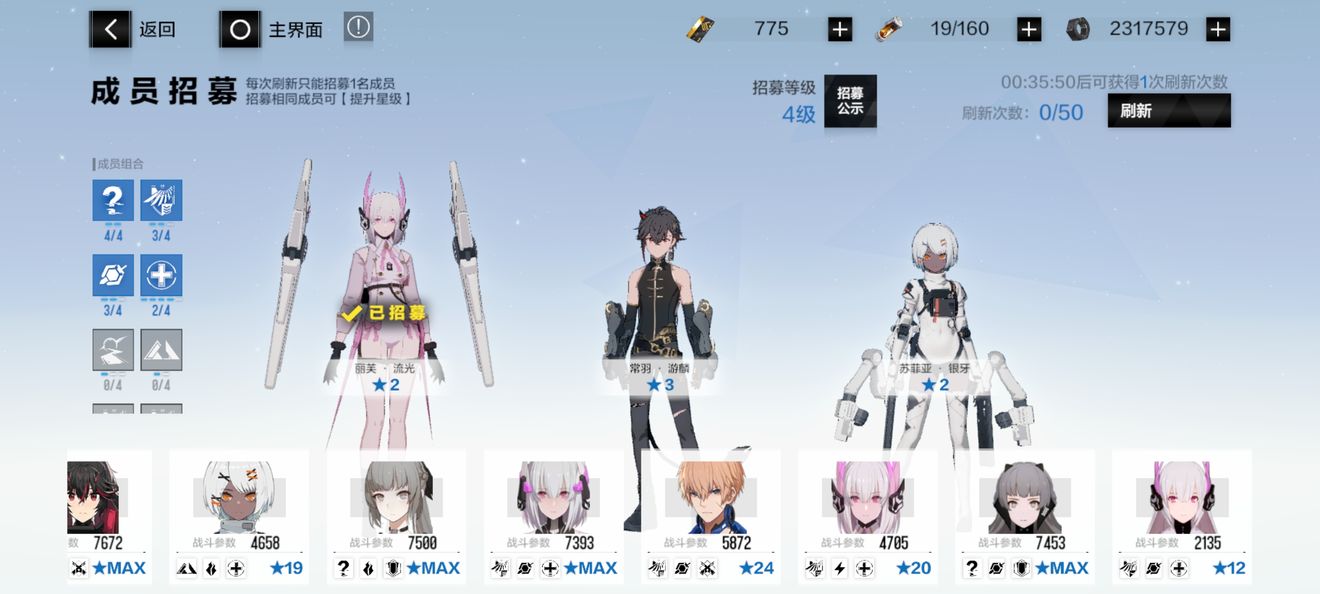Choose the member card with 7393 power
Screen dimensions: 1320x594
pyautogui.click(x=553, y=515)
